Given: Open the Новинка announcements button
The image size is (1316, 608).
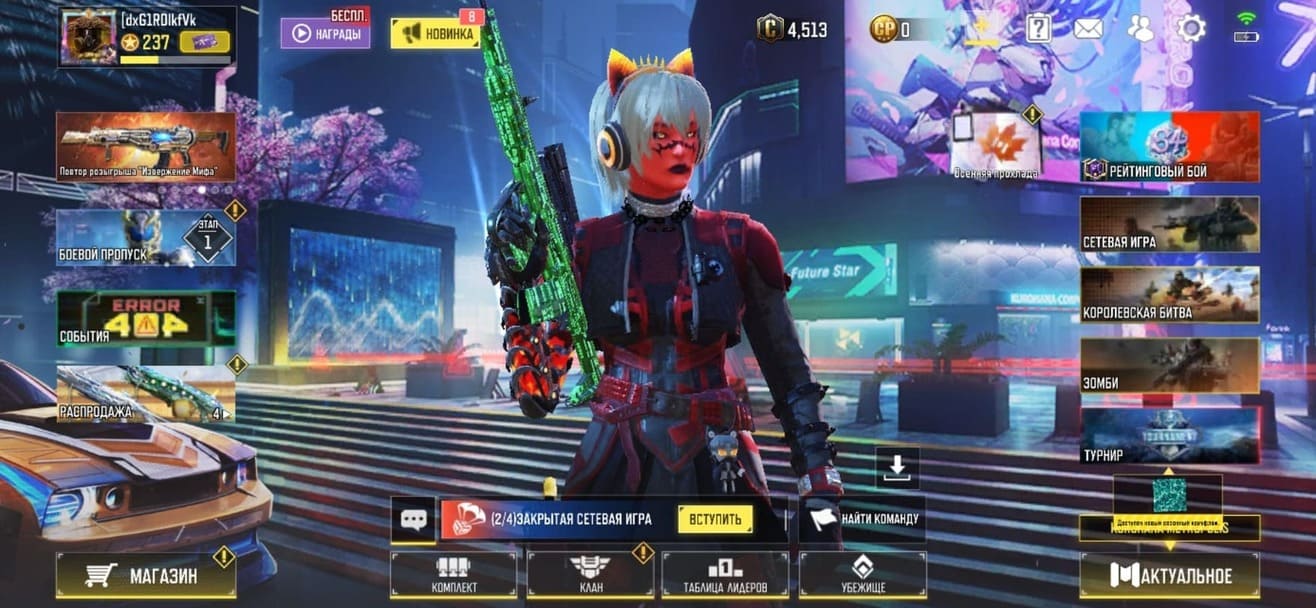Looking at the screenshot, I should (435, 33).
